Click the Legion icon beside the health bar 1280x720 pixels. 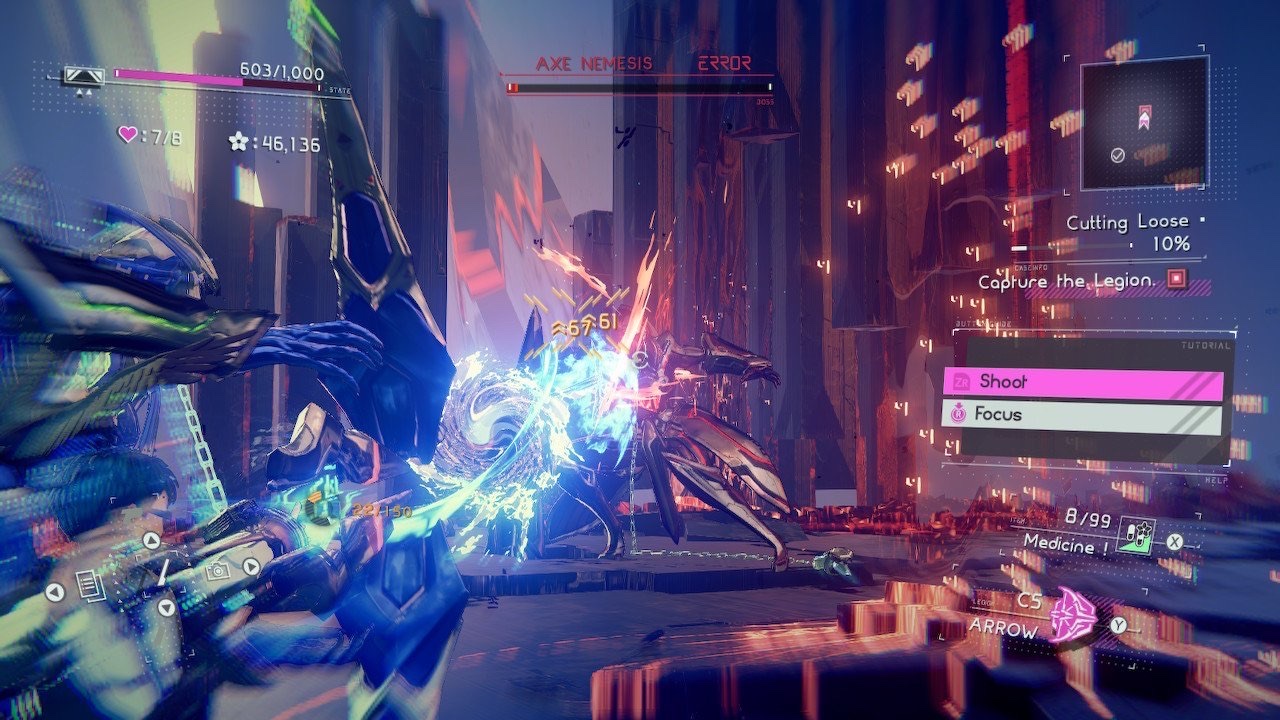84,75
